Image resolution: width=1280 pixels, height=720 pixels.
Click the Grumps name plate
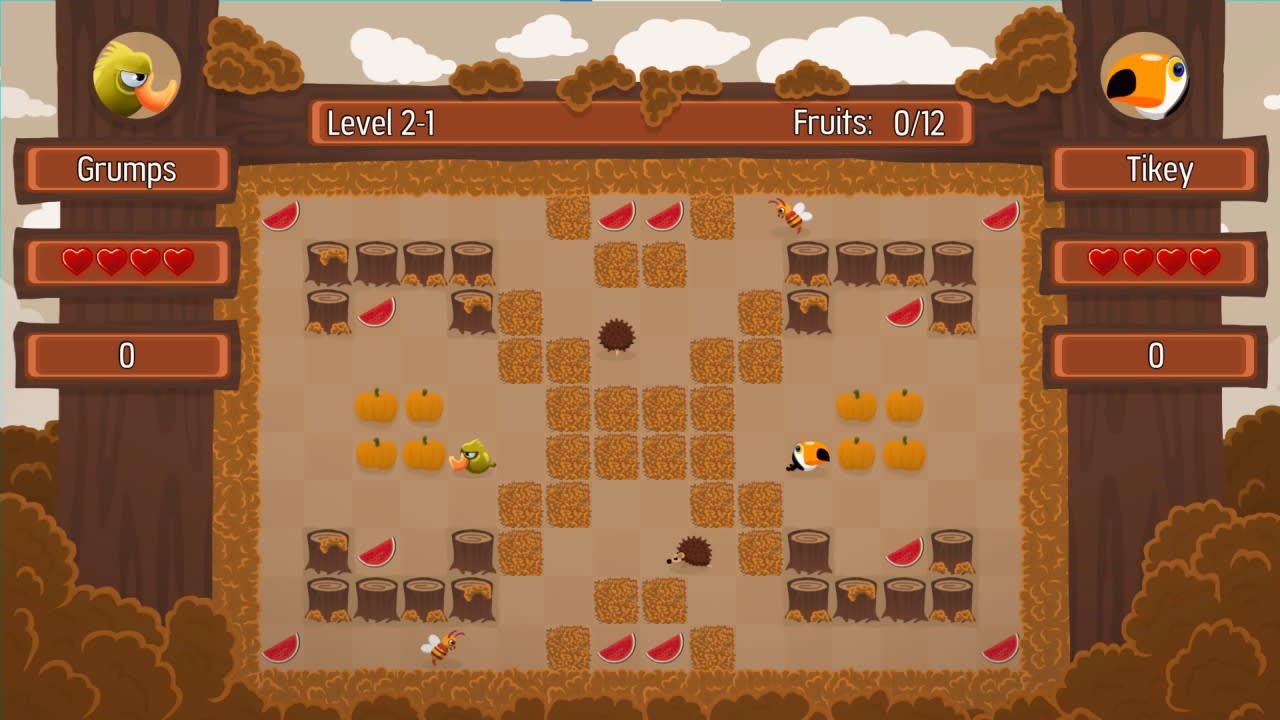pos(128,170)
